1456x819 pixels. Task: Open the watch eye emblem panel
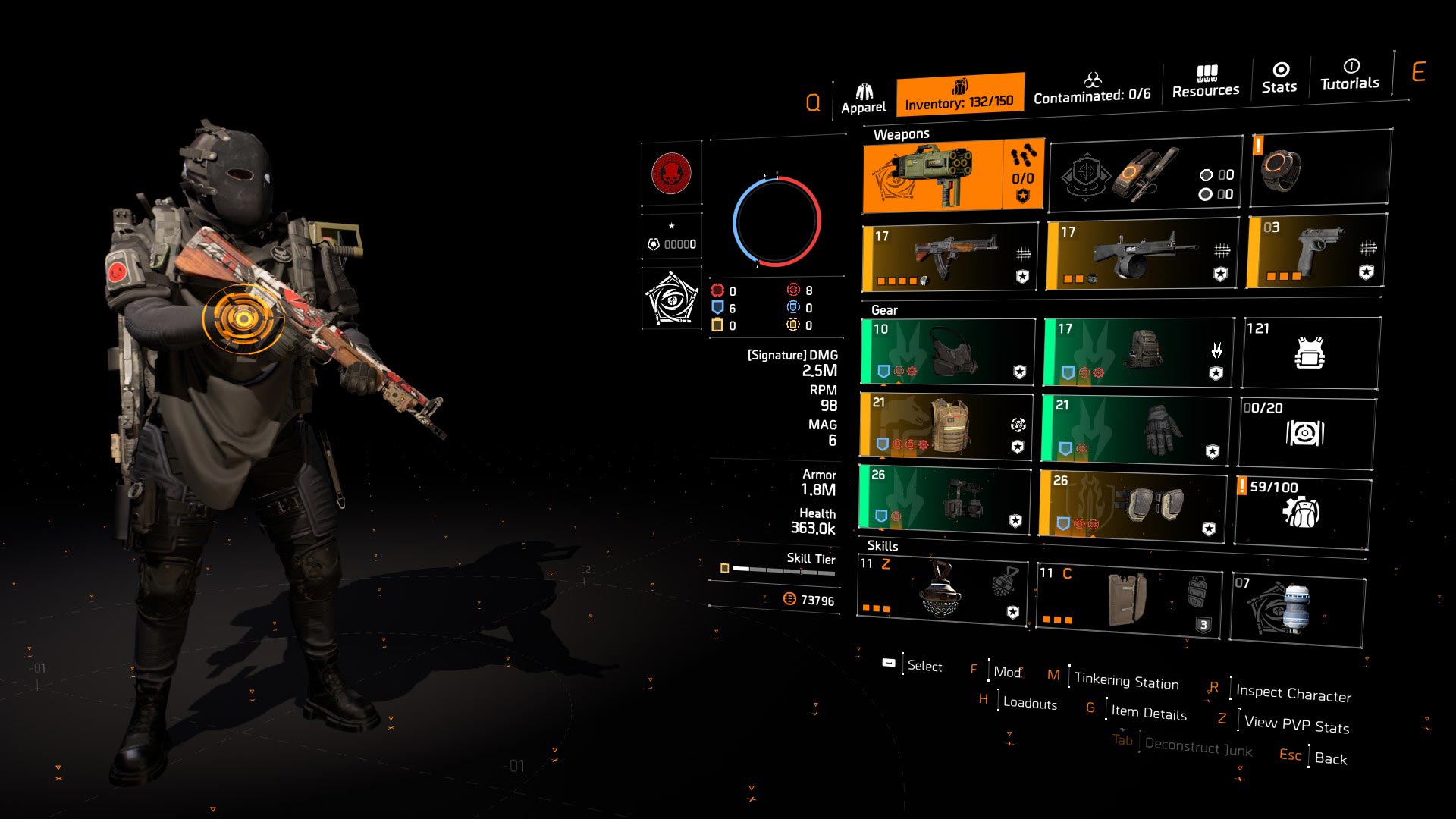click(x=671, y=300)
